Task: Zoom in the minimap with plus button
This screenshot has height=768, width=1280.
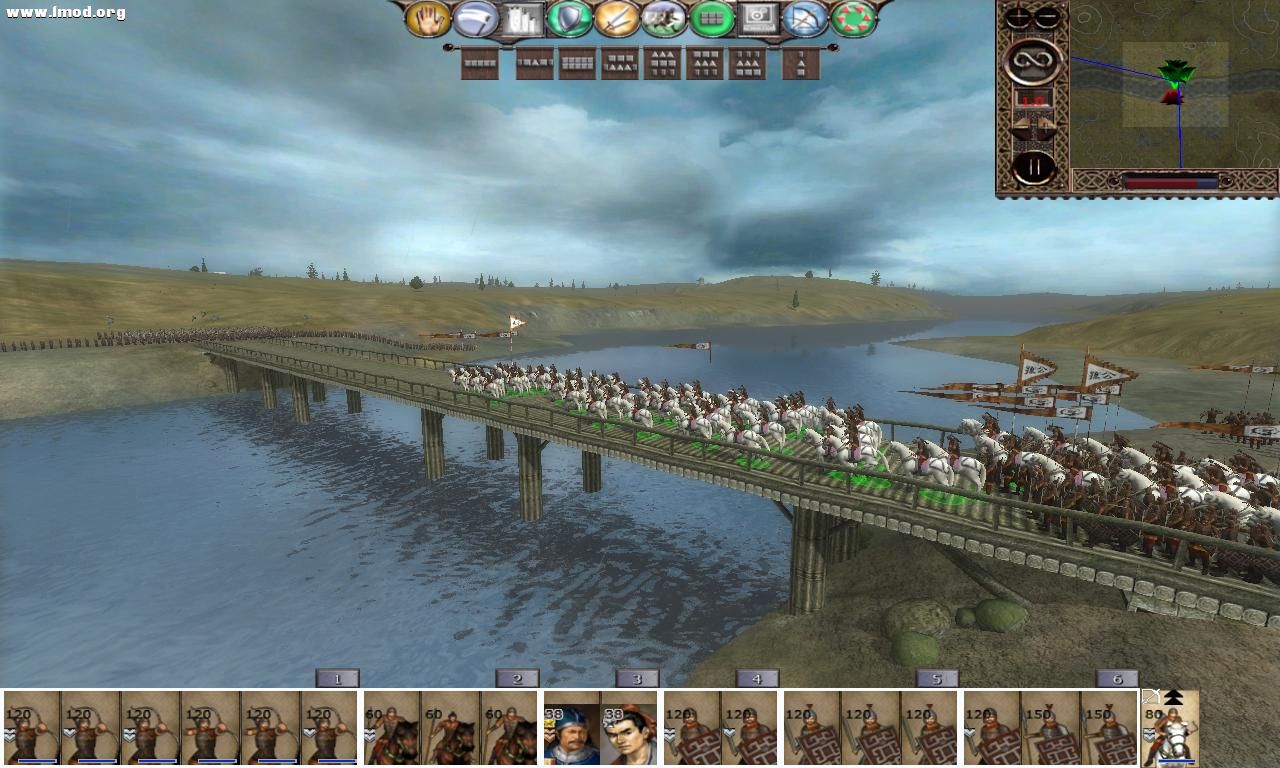Action: click(1016, 15)
